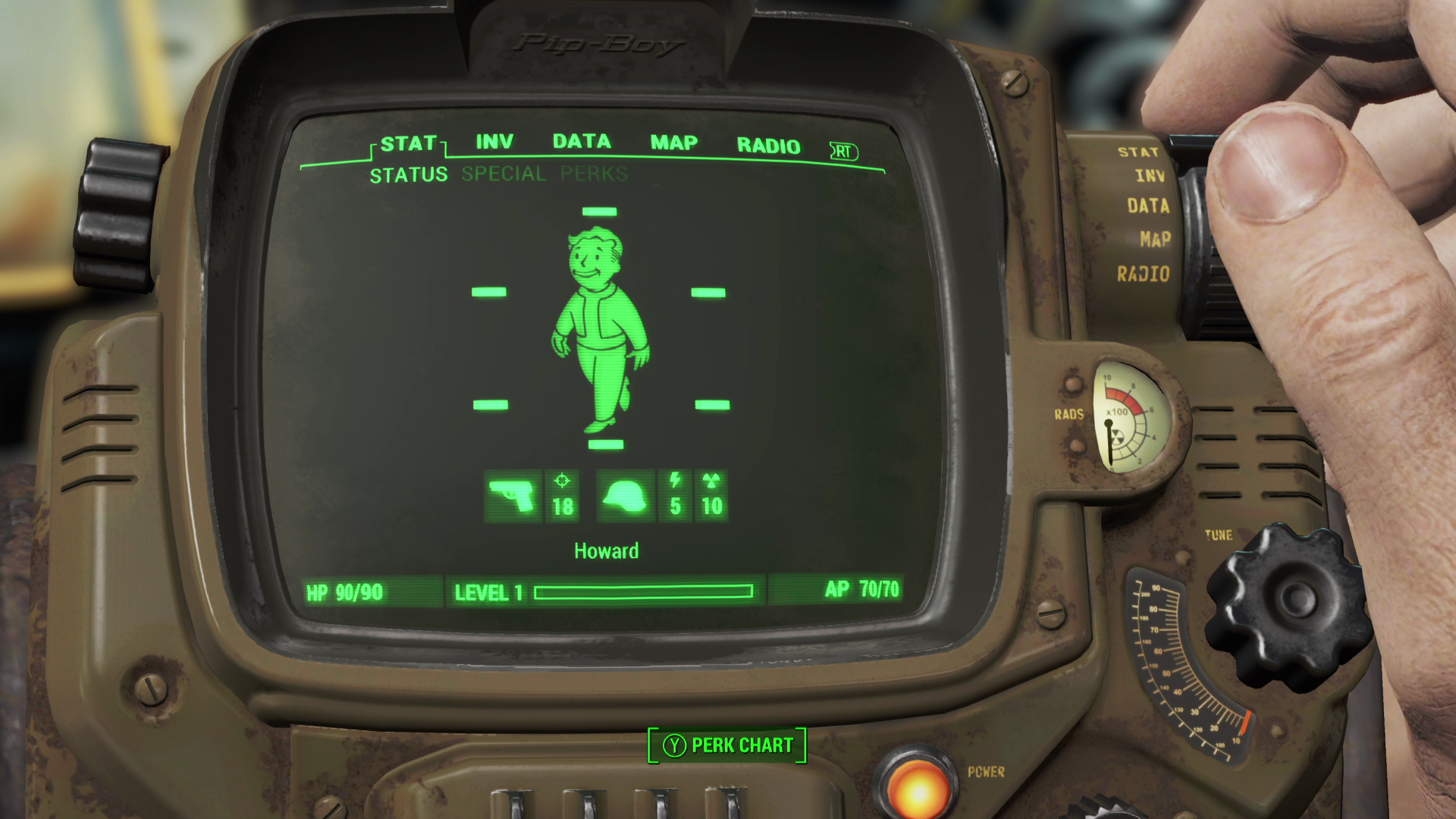Screen dimensions: 1456x819
Task: Open the PERK CHART
Action: pos(726,745)
